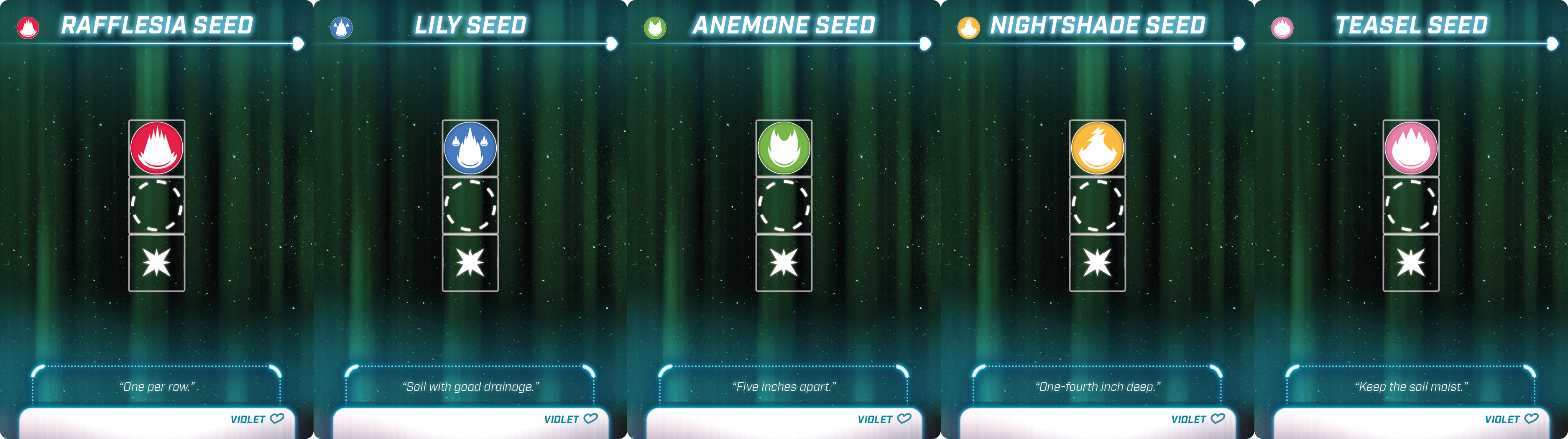Select the ANEMONE SEED title header
This screenshot has width=1568, height=439.
click(784, 26)
